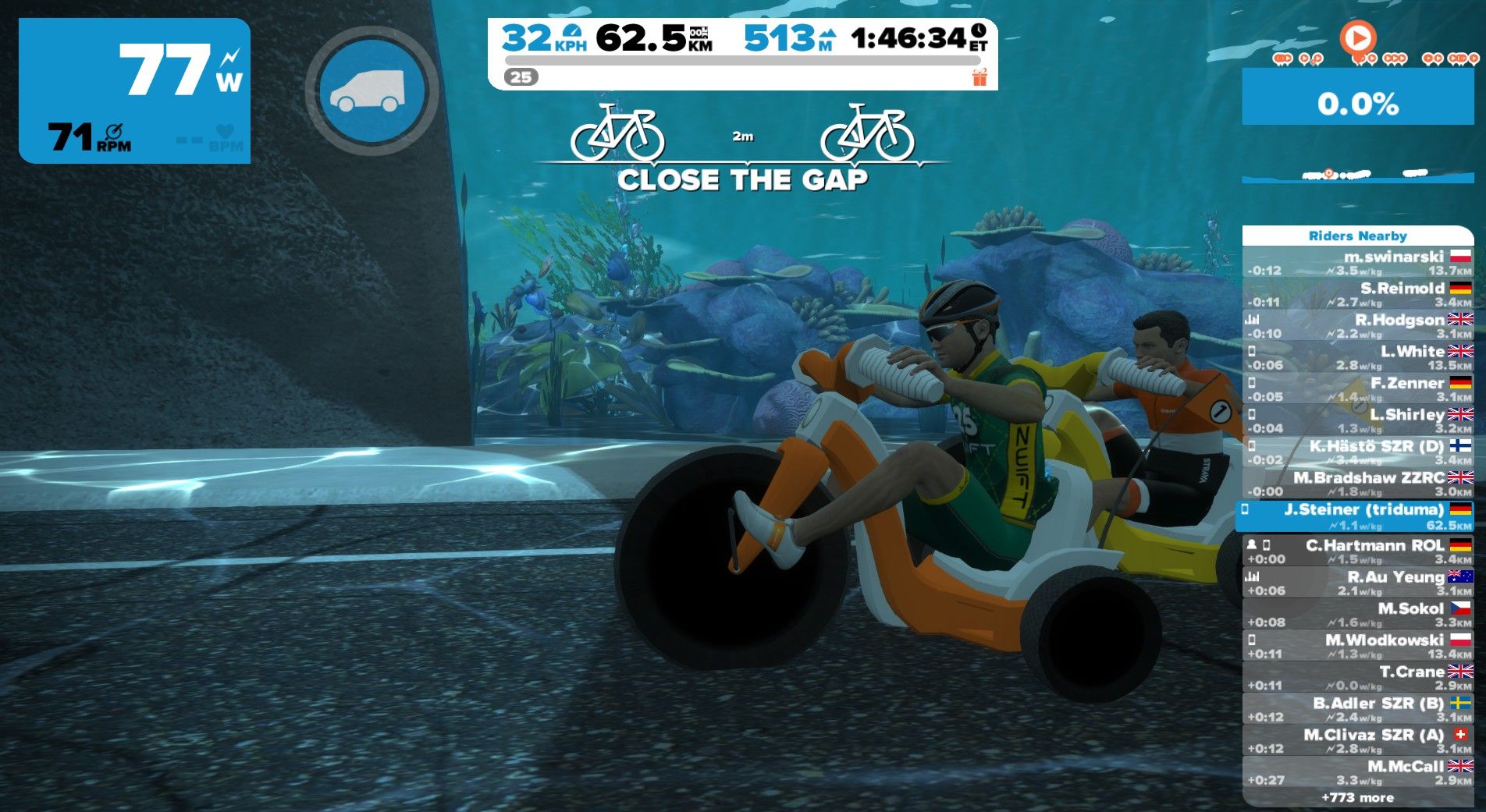Image resolution: width=1486 pixels, height=812 pixels.
Task: Select highlighted J.Steiner (triduma) row
Action: coord(1357,516)
